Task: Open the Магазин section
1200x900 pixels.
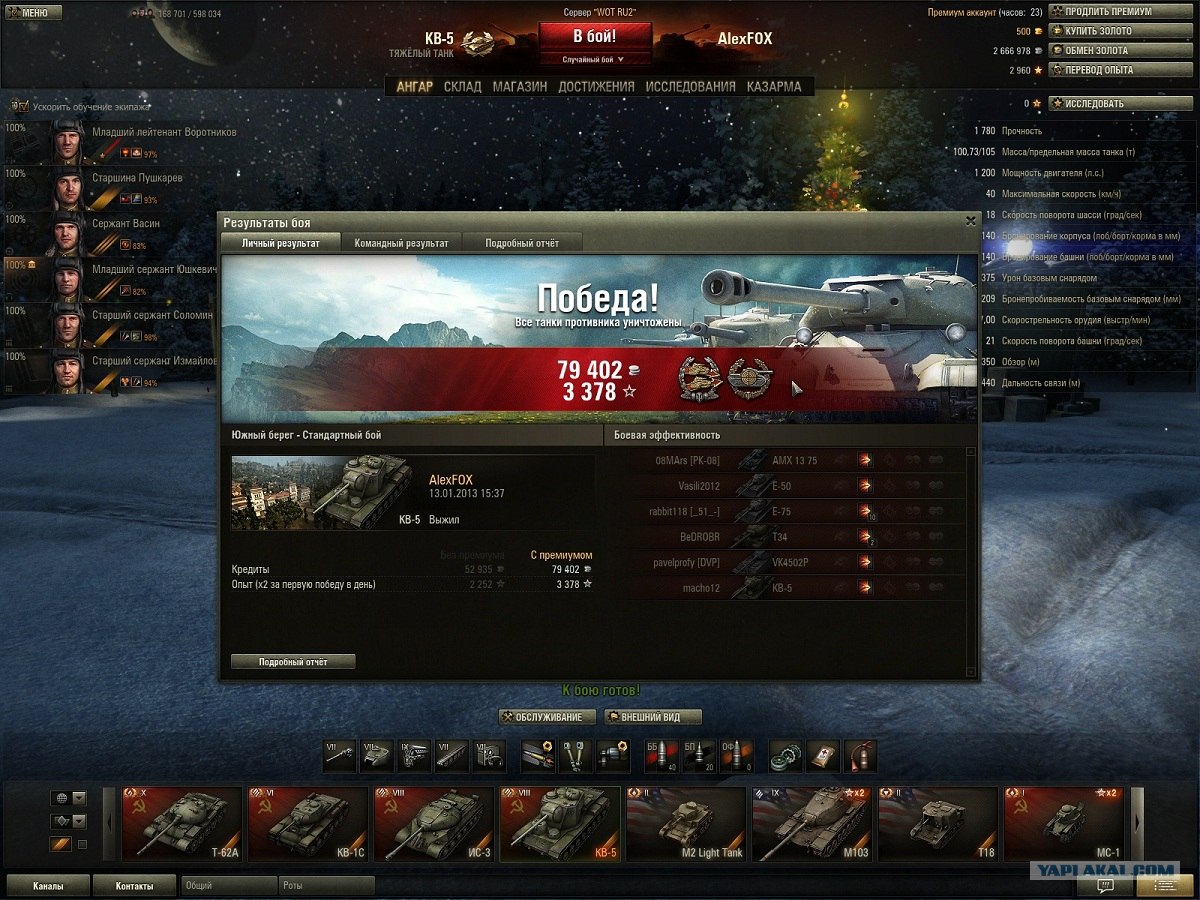Action: coord(519,87)
